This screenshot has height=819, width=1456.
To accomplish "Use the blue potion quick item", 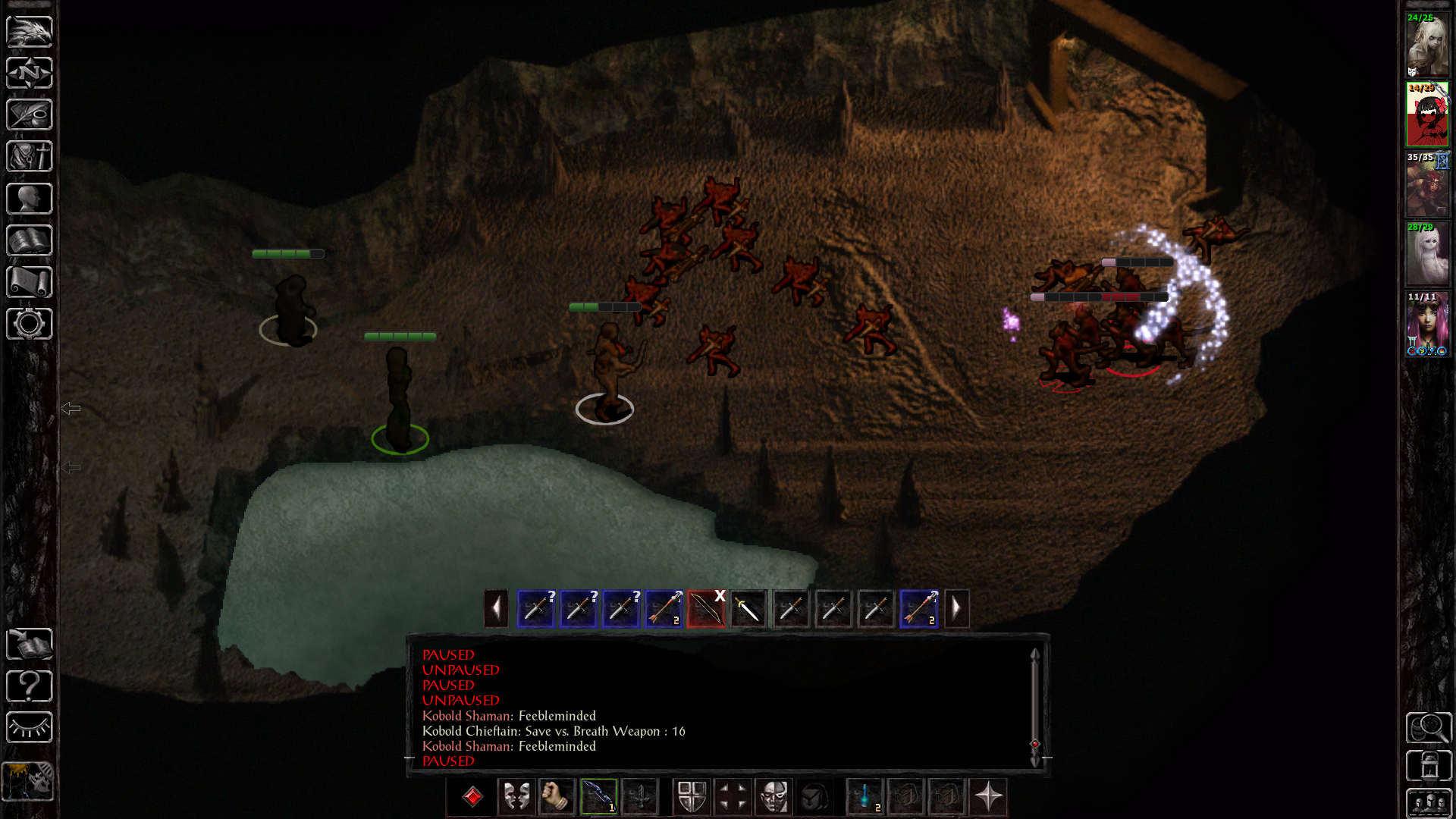I will tap(865, 797).
